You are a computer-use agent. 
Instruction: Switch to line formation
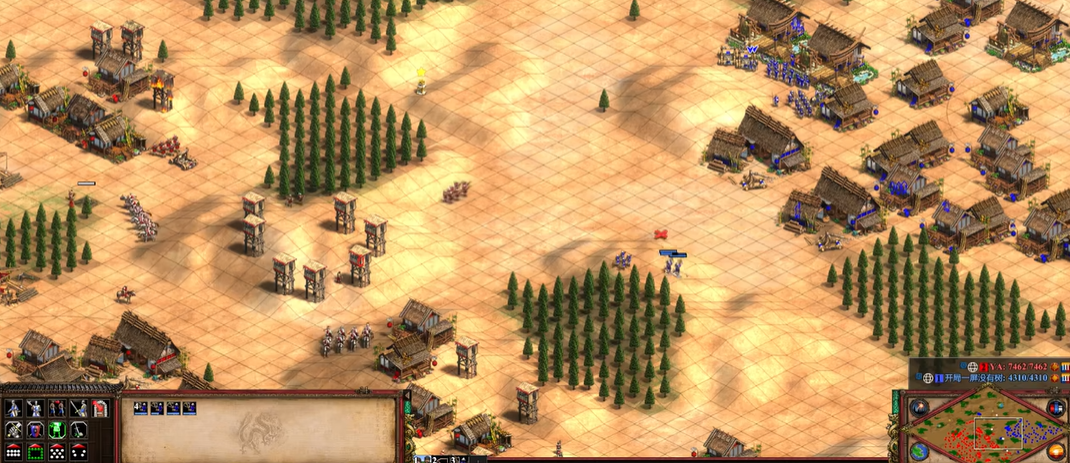pyautogui.click(x=14, y=451)
